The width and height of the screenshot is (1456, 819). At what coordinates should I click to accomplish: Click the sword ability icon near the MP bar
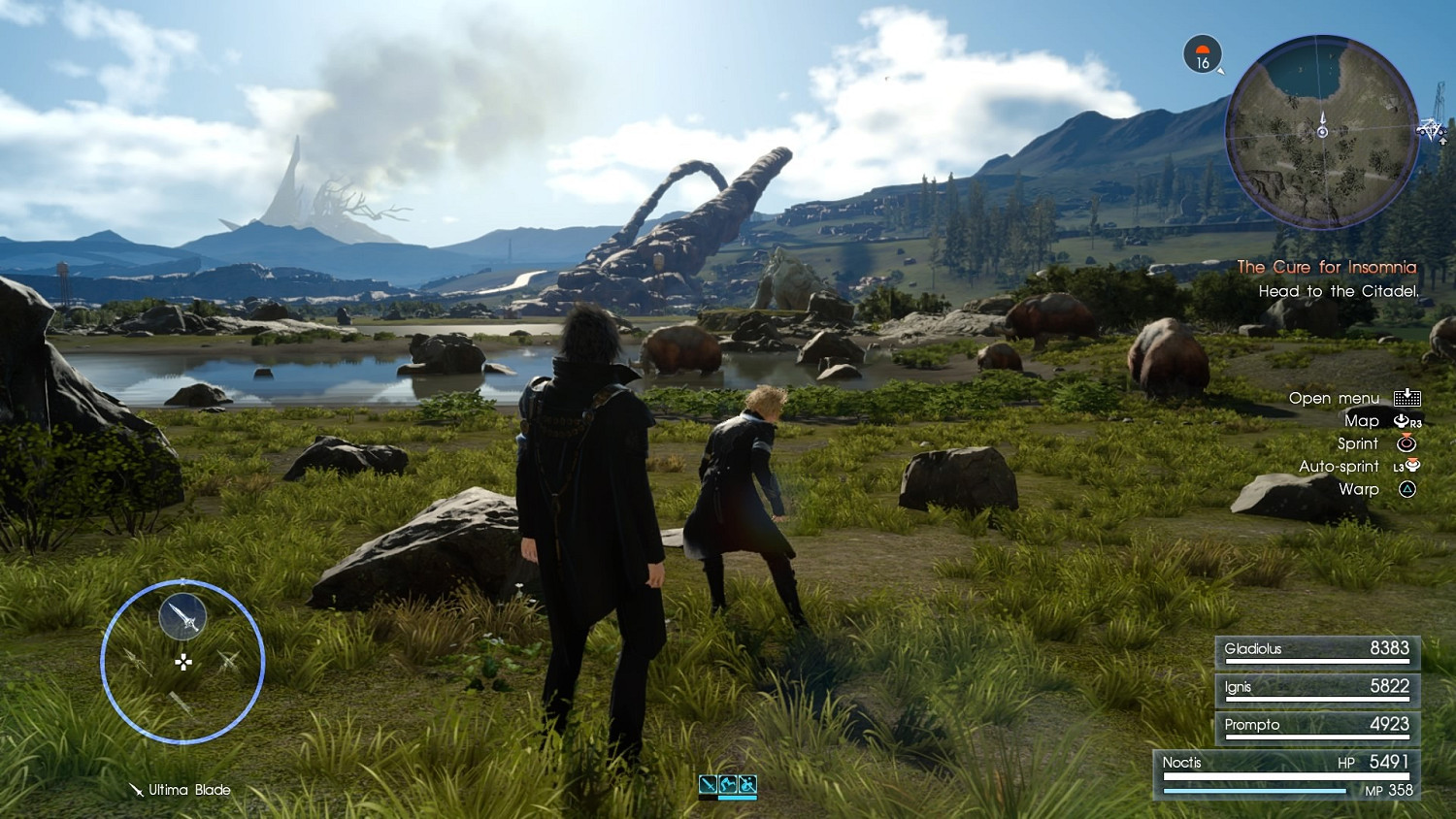(707, 784)
